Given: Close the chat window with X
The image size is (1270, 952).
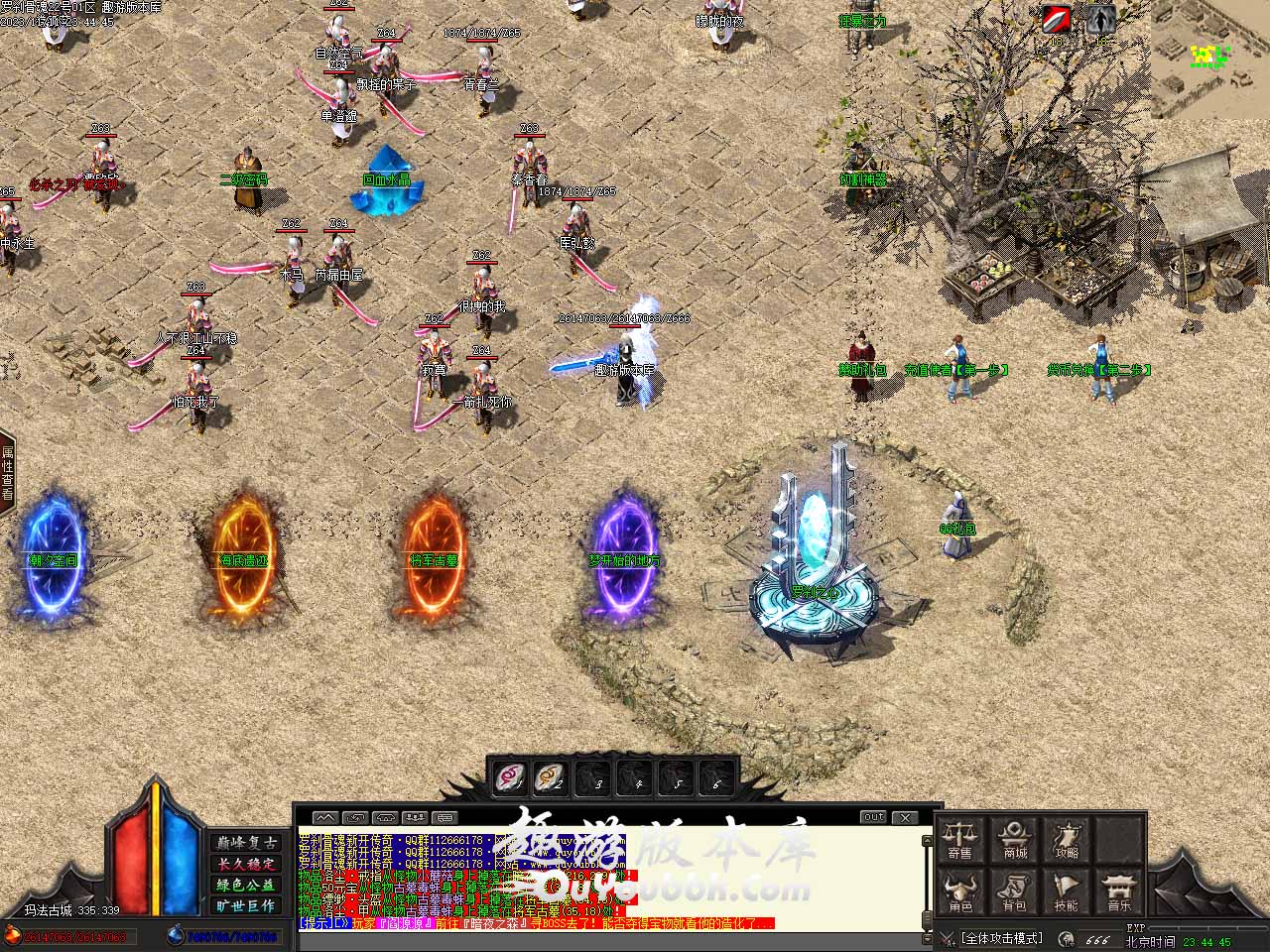Looking at the screenshot, I should 905,817.
